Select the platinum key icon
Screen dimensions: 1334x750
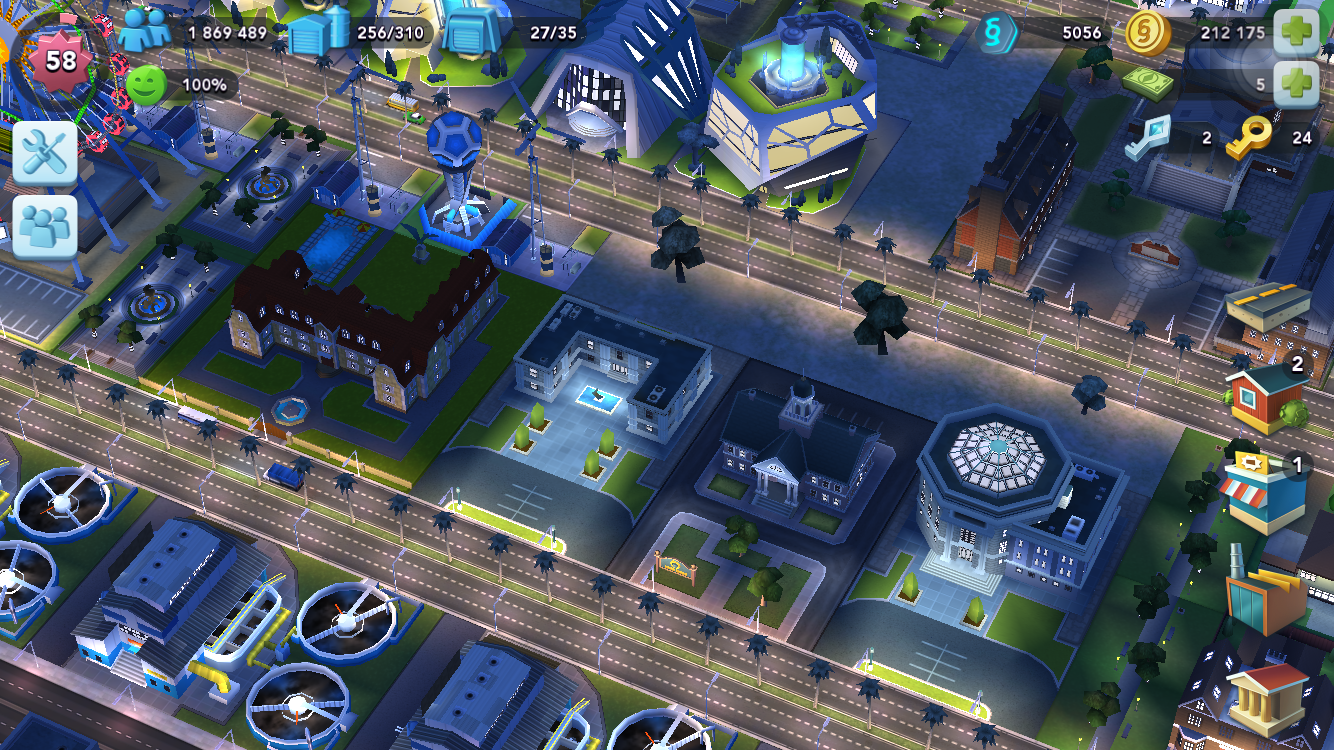pyautogui.click(x=1146, y=137)
